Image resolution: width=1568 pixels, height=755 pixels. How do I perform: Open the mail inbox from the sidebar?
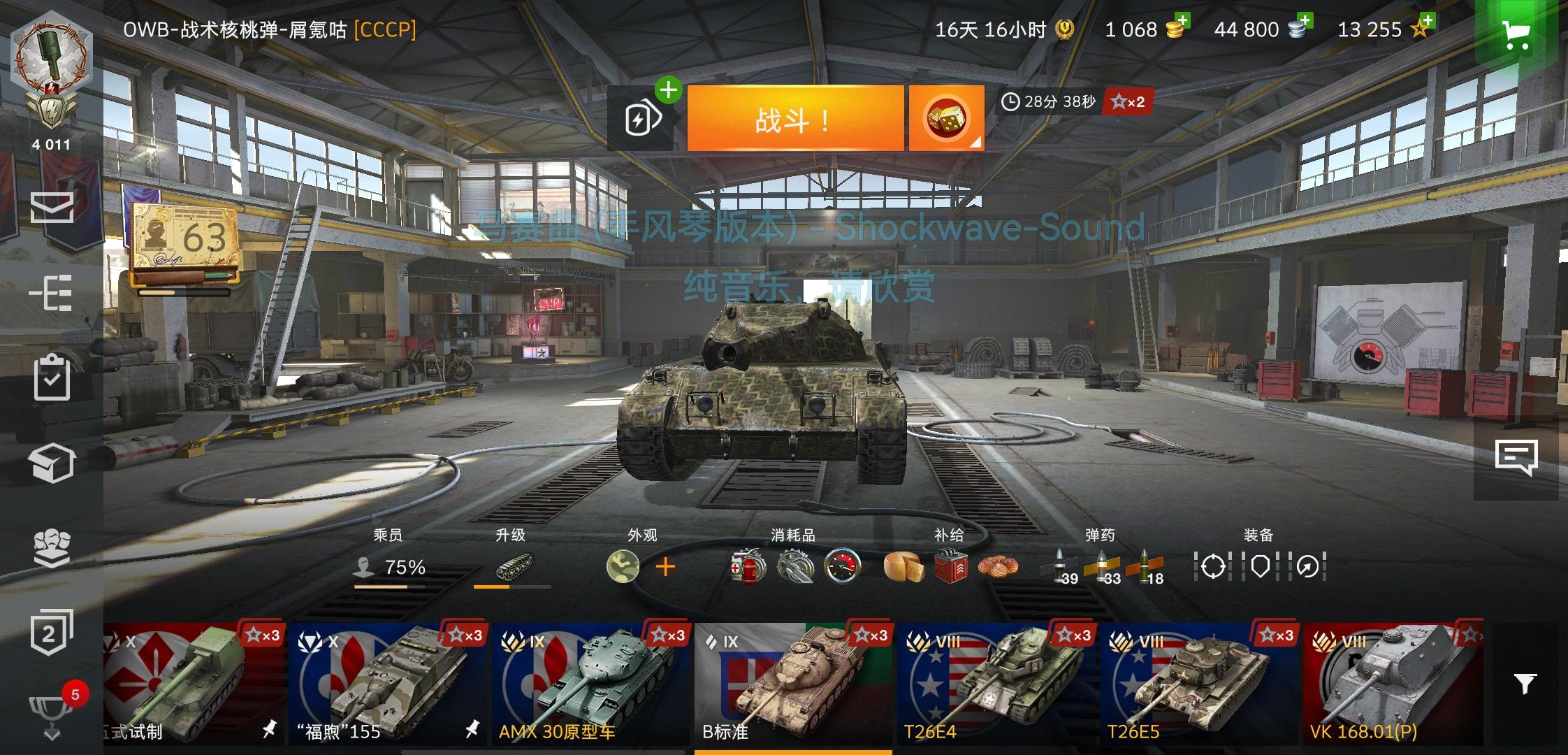tap(52, 207)
